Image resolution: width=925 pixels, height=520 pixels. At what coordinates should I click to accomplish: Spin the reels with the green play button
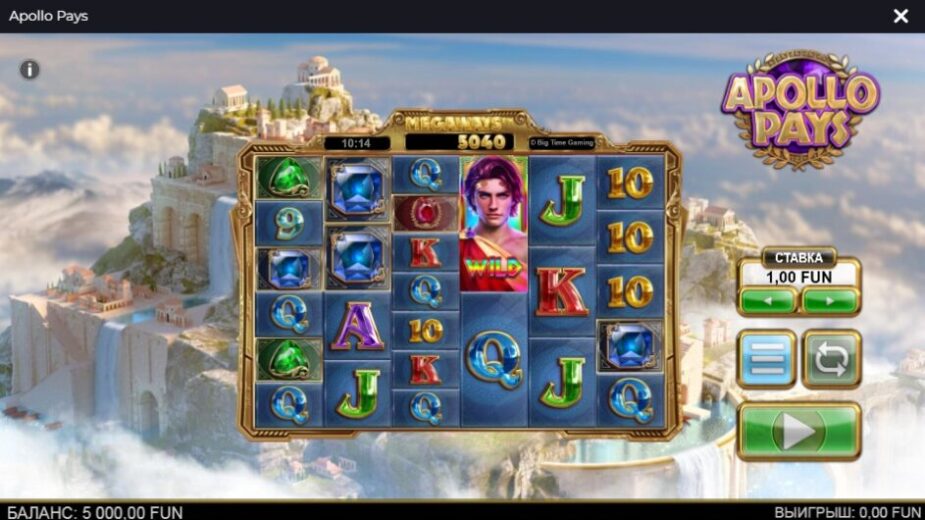point(798,431)
